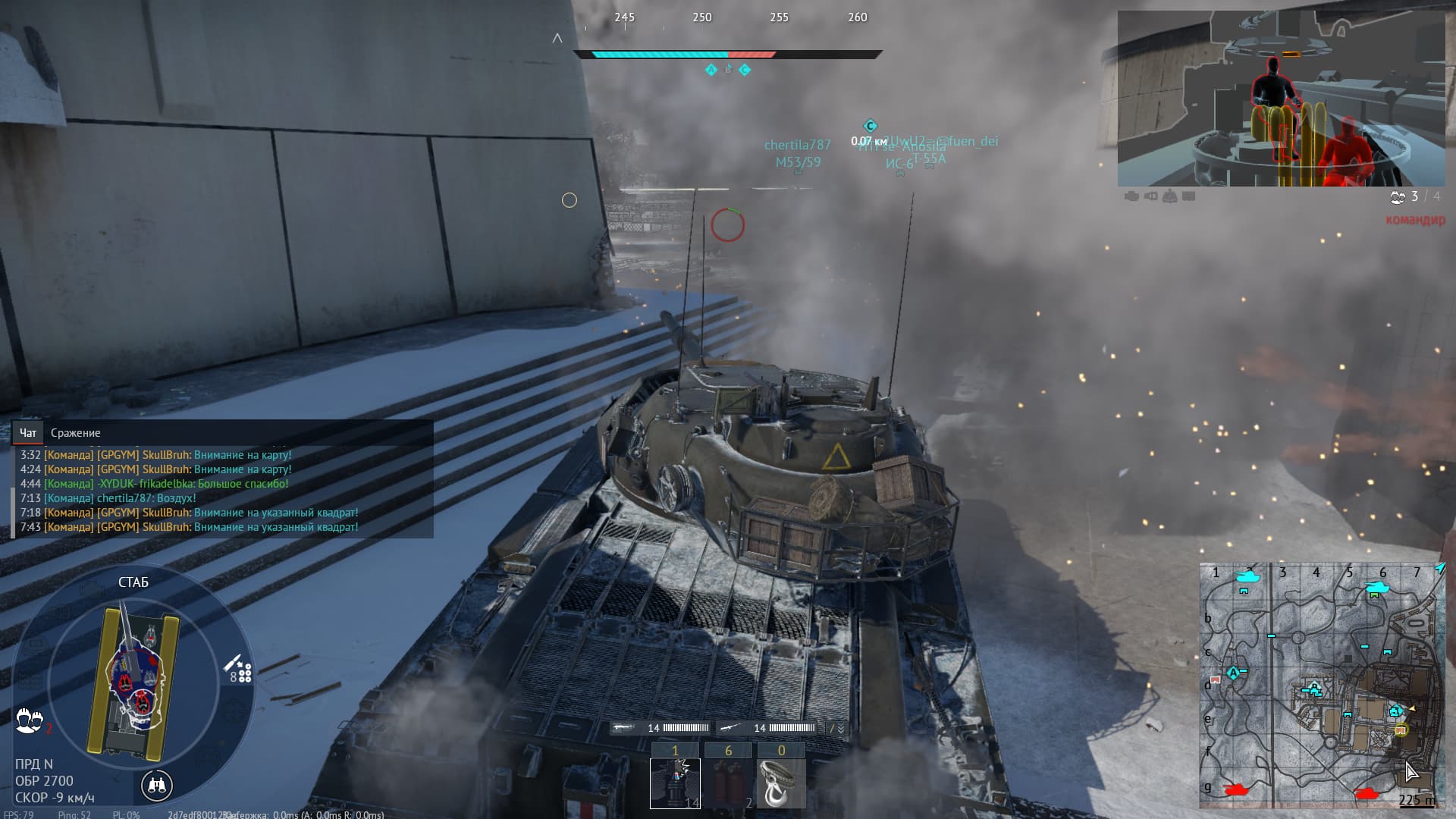Open the Сражение chat tab

click(x=75, y=433)
